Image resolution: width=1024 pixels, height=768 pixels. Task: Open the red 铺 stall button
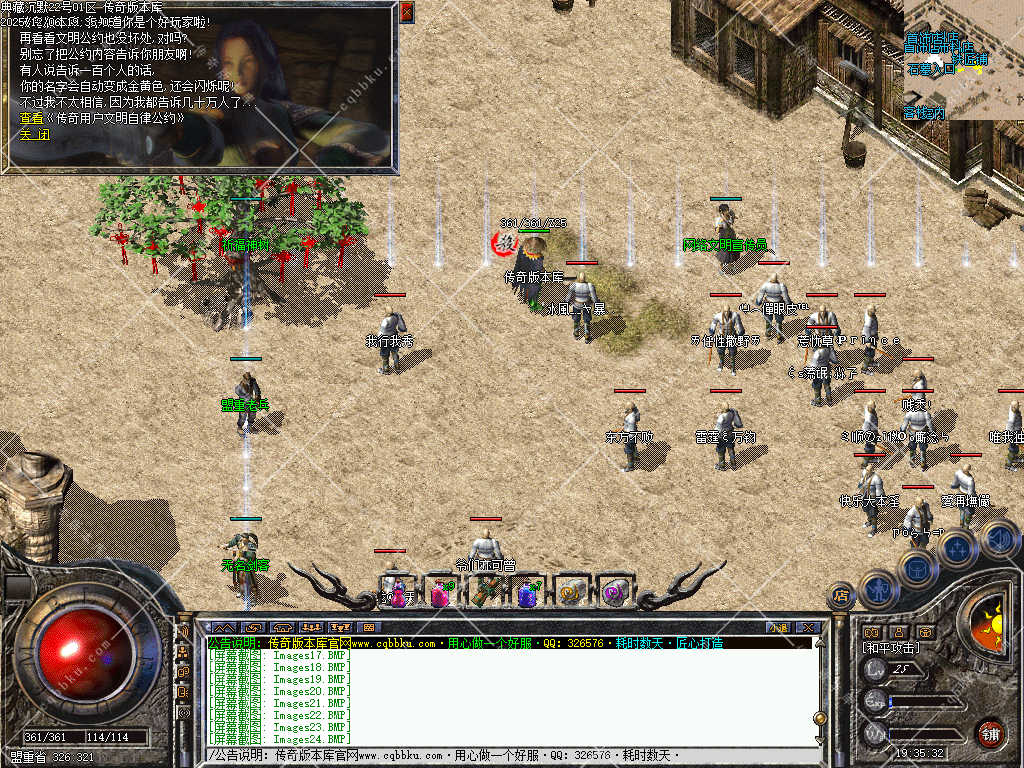click(990, 731)
